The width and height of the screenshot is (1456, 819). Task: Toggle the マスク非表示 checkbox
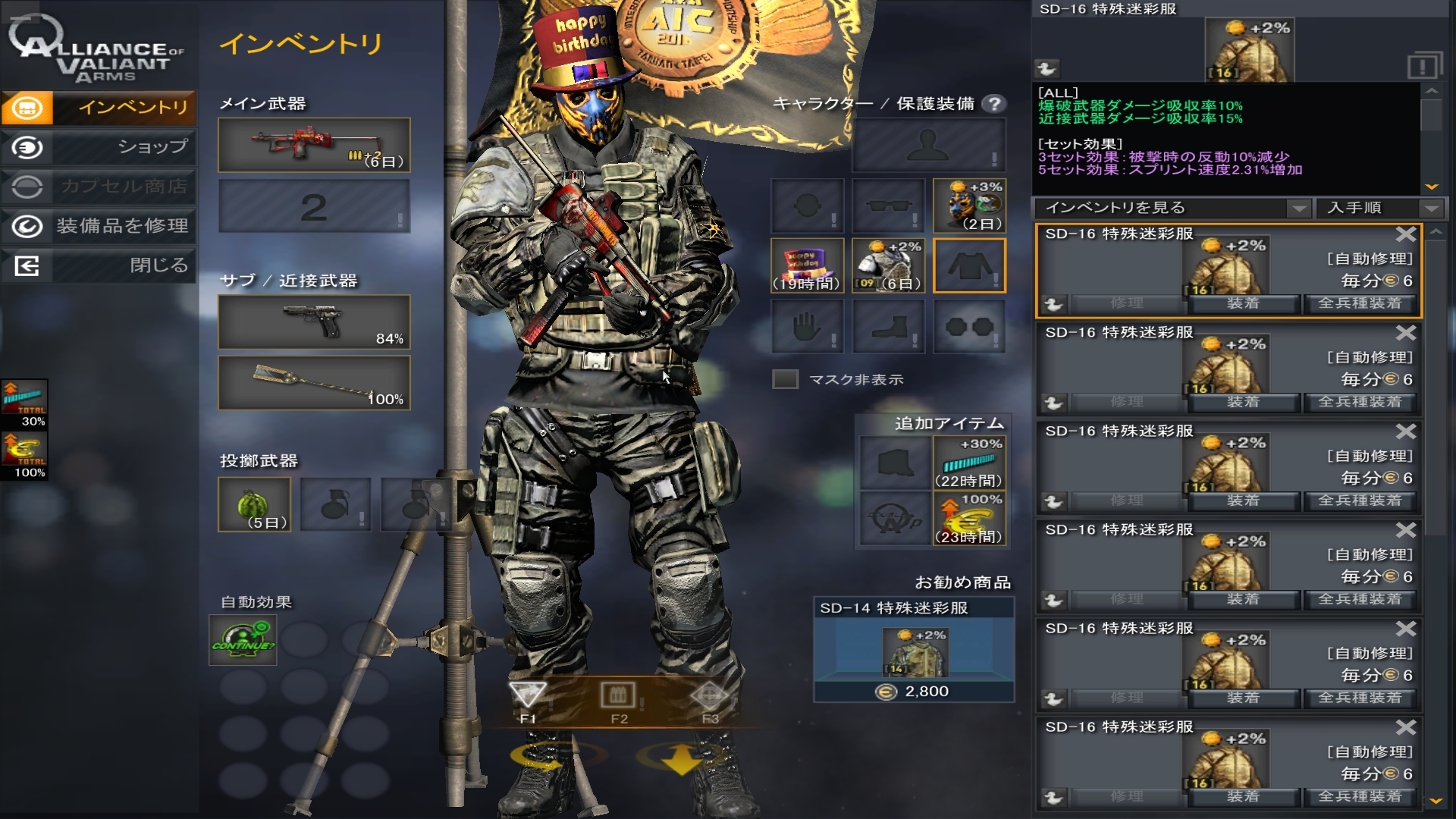point(785,379)
